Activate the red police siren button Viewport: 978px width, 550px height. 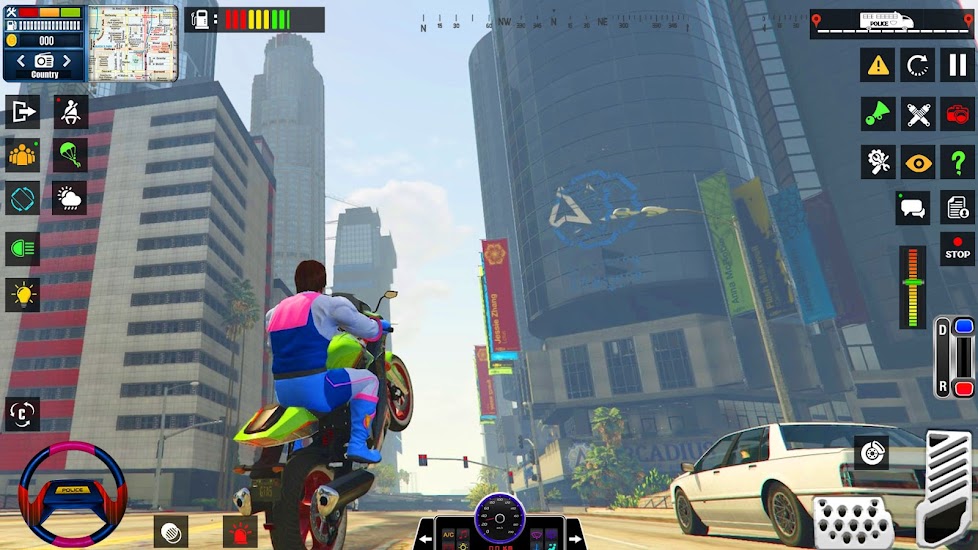(x=240, y=531)
